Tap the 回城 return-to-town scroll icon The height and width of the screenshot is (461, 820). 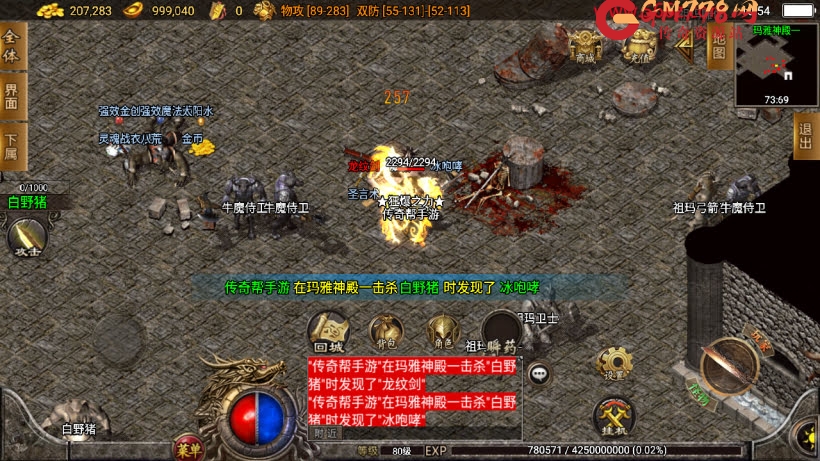(329, 331)
